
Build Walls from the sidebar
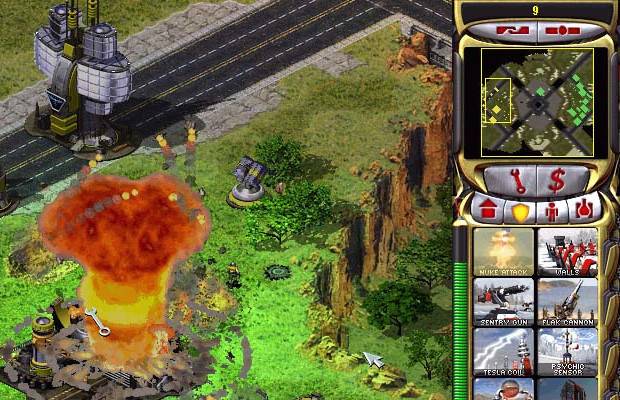tap(567, 252)
